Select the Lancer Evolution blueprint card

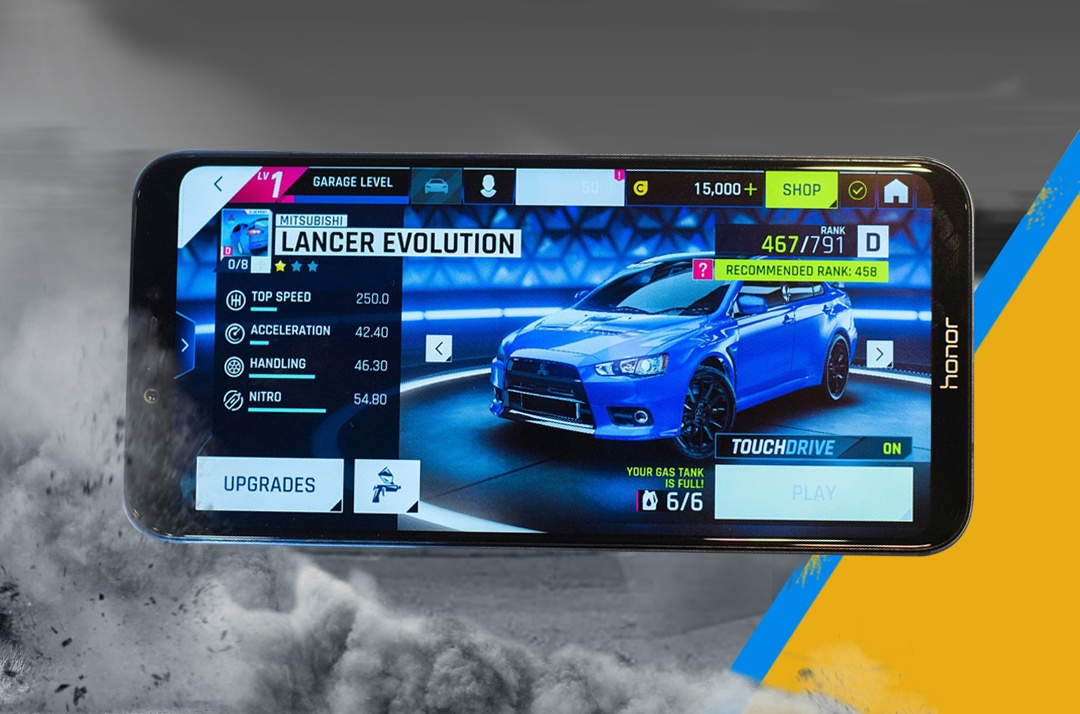pos(246,240)
